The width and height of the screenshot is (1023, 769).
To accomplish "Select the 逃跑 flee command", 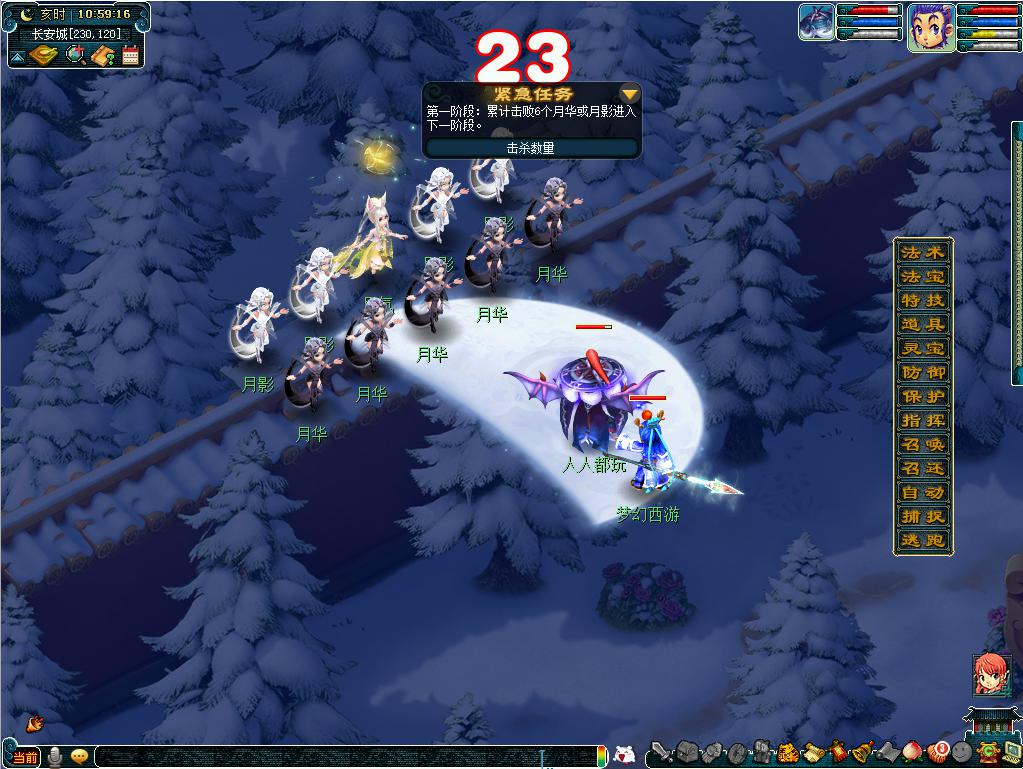I will coord(922,541).
